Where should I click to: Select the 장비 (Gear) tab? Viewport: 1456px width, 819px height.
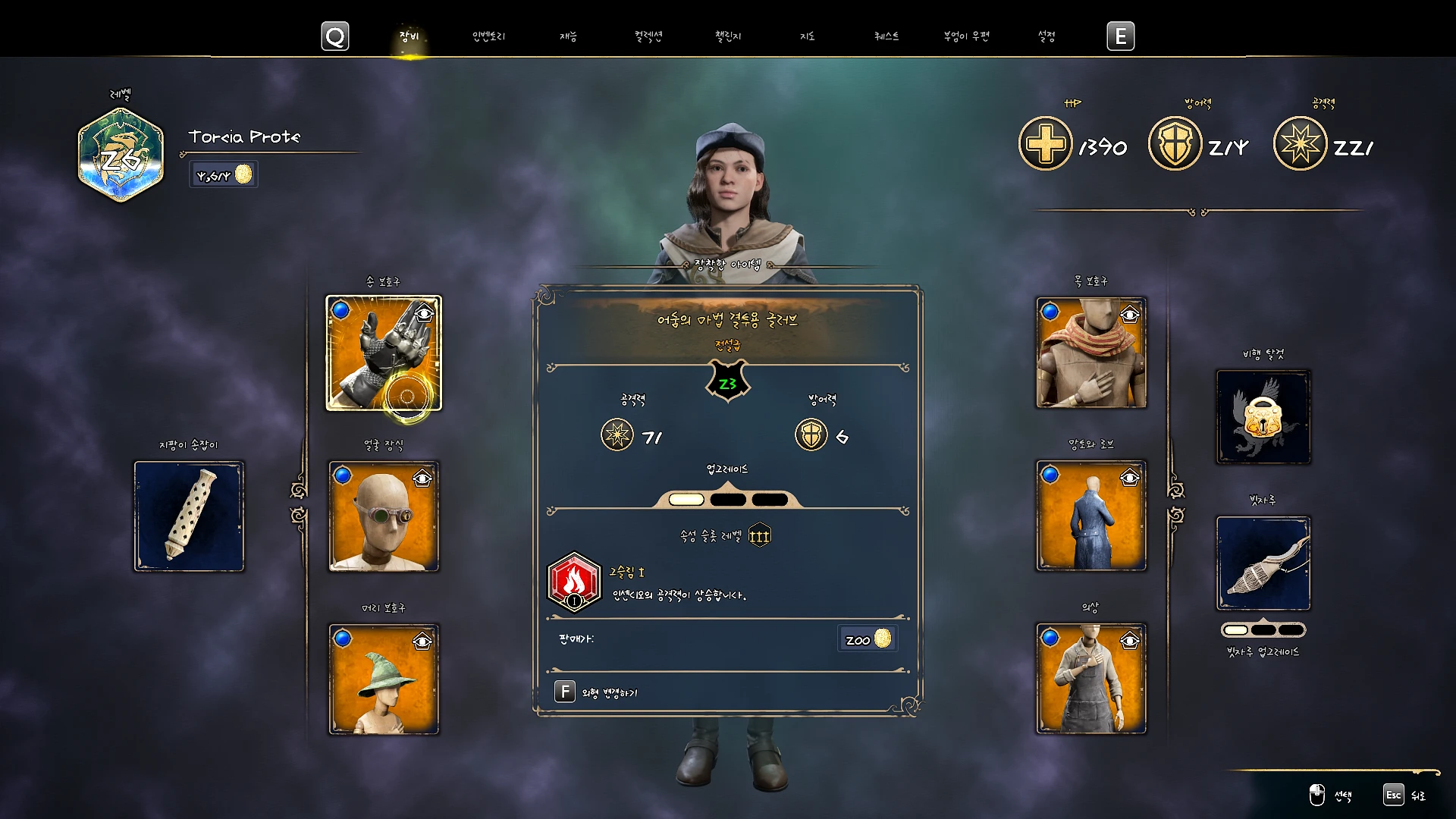pos(409,36)
